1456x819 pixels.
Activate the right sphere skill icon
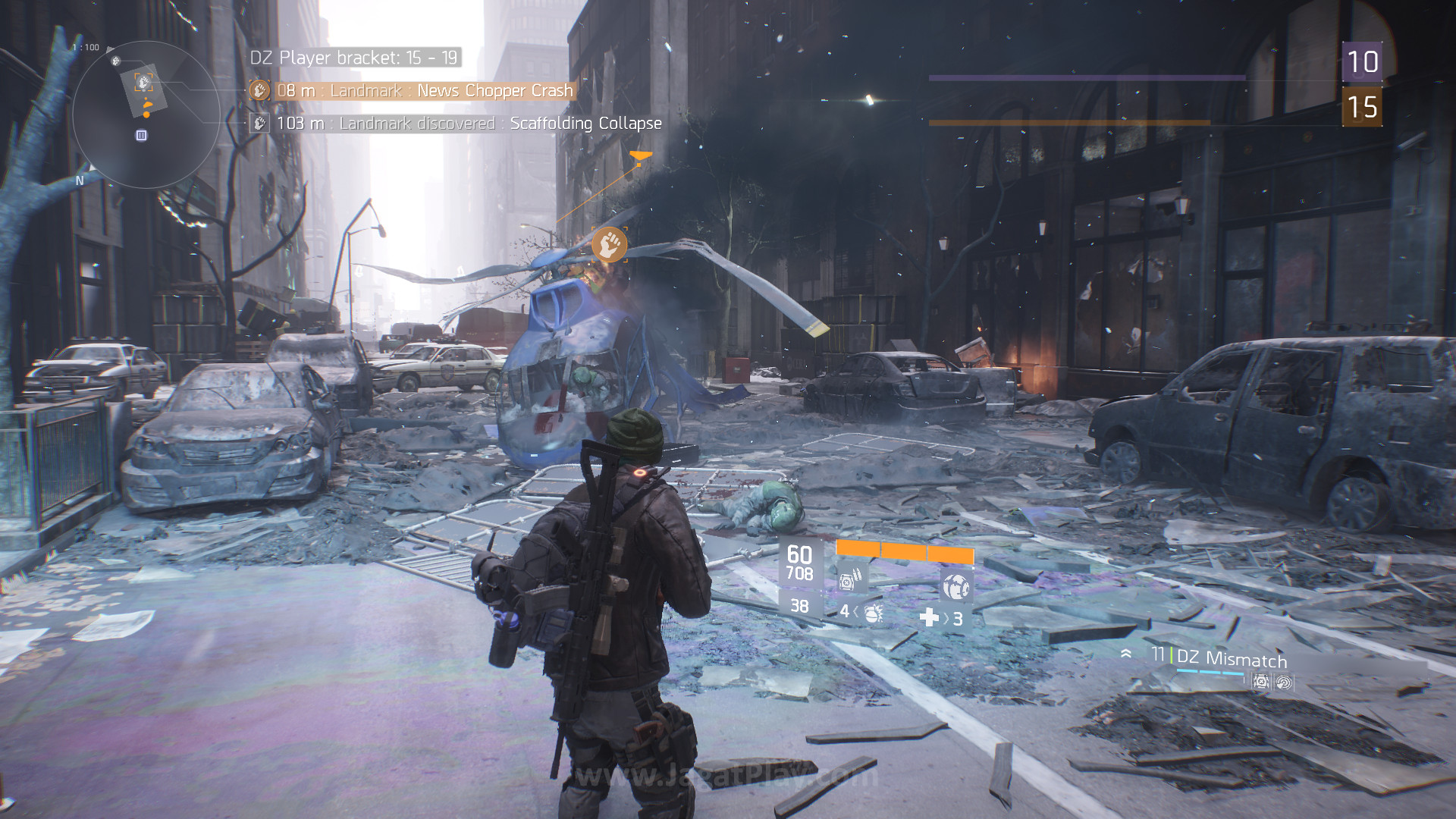(x=955, y=586)
